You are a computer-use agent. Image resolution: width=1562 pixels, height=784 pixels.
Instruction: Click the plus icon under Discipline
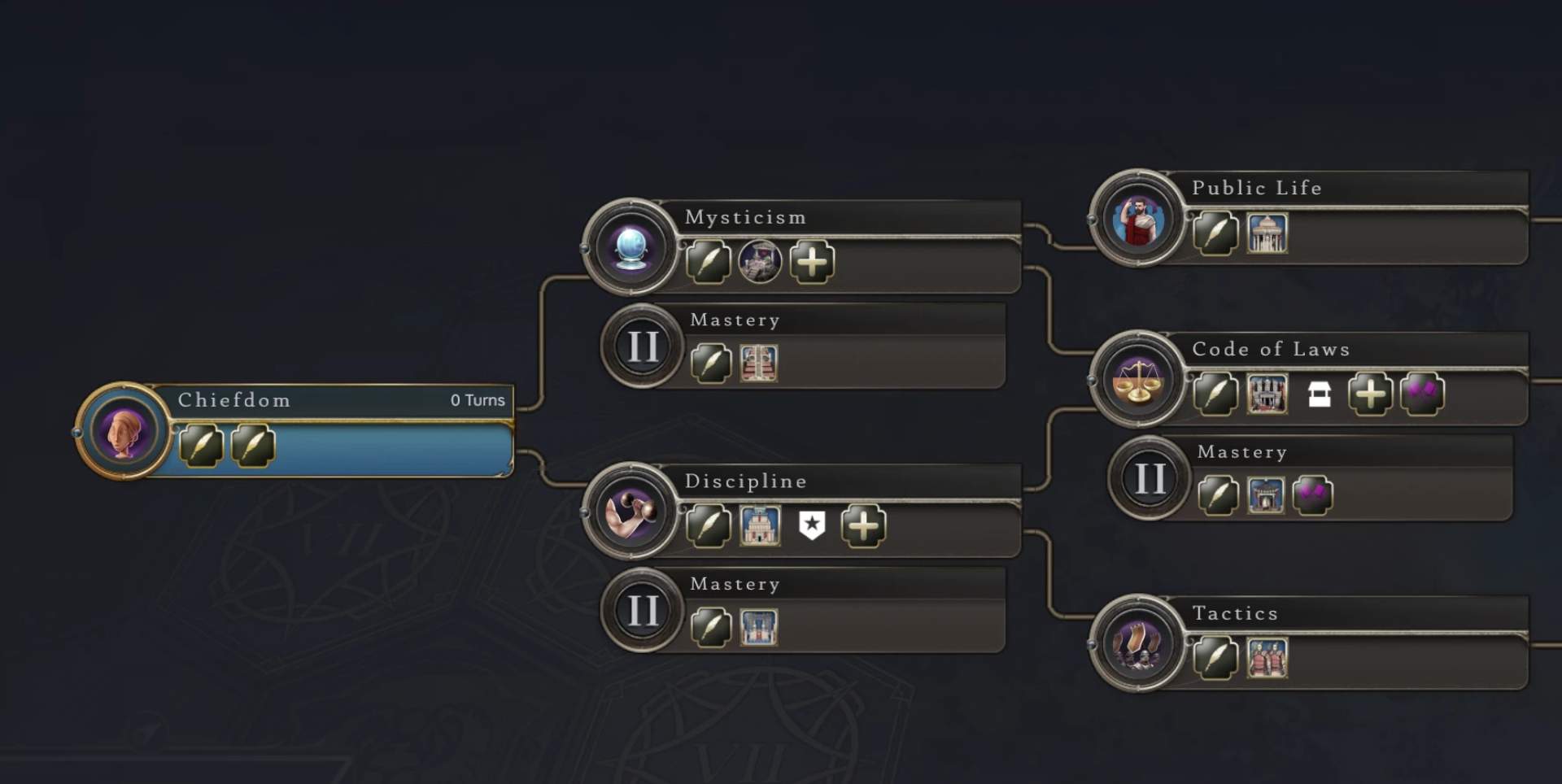point(863,525)
